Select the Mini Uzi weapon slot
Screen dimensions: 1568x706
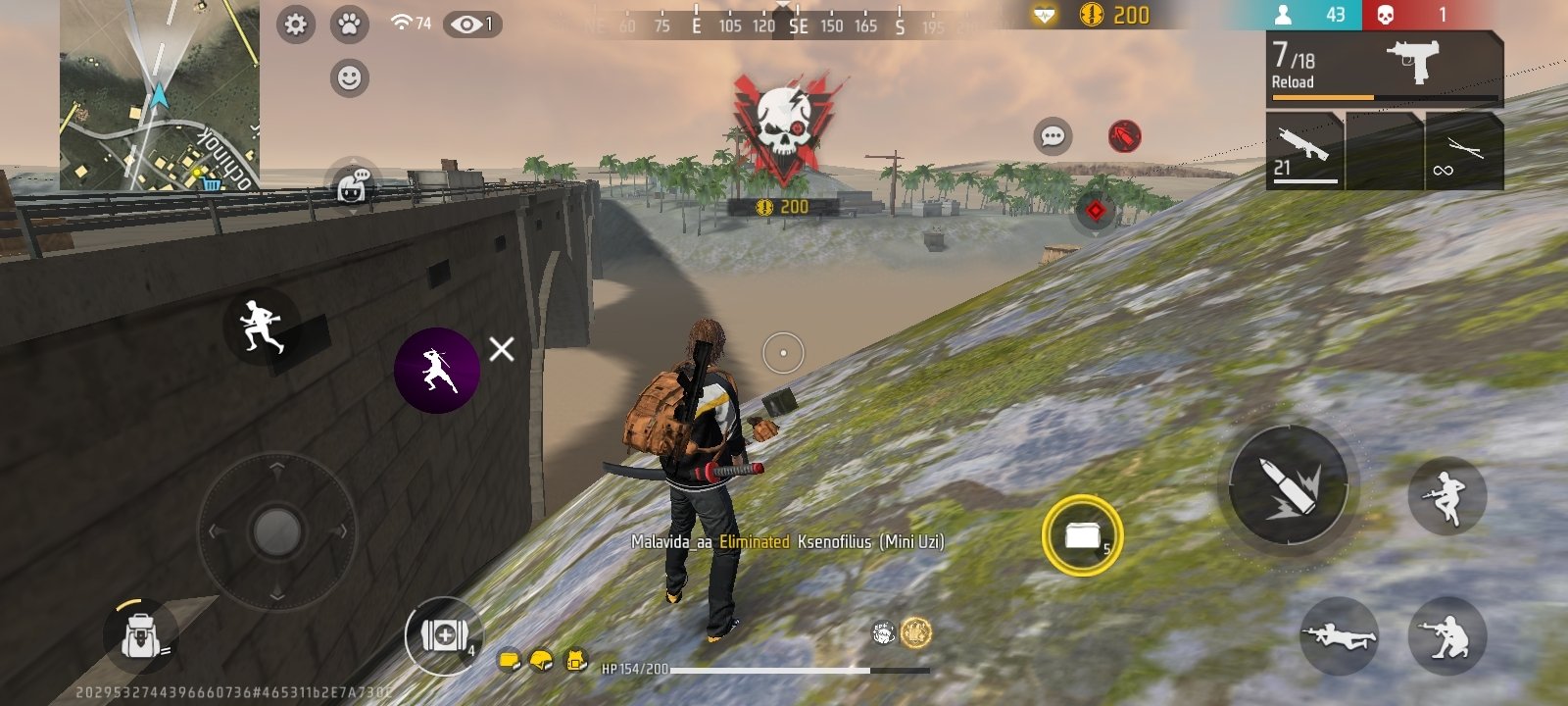point(1384,67)
